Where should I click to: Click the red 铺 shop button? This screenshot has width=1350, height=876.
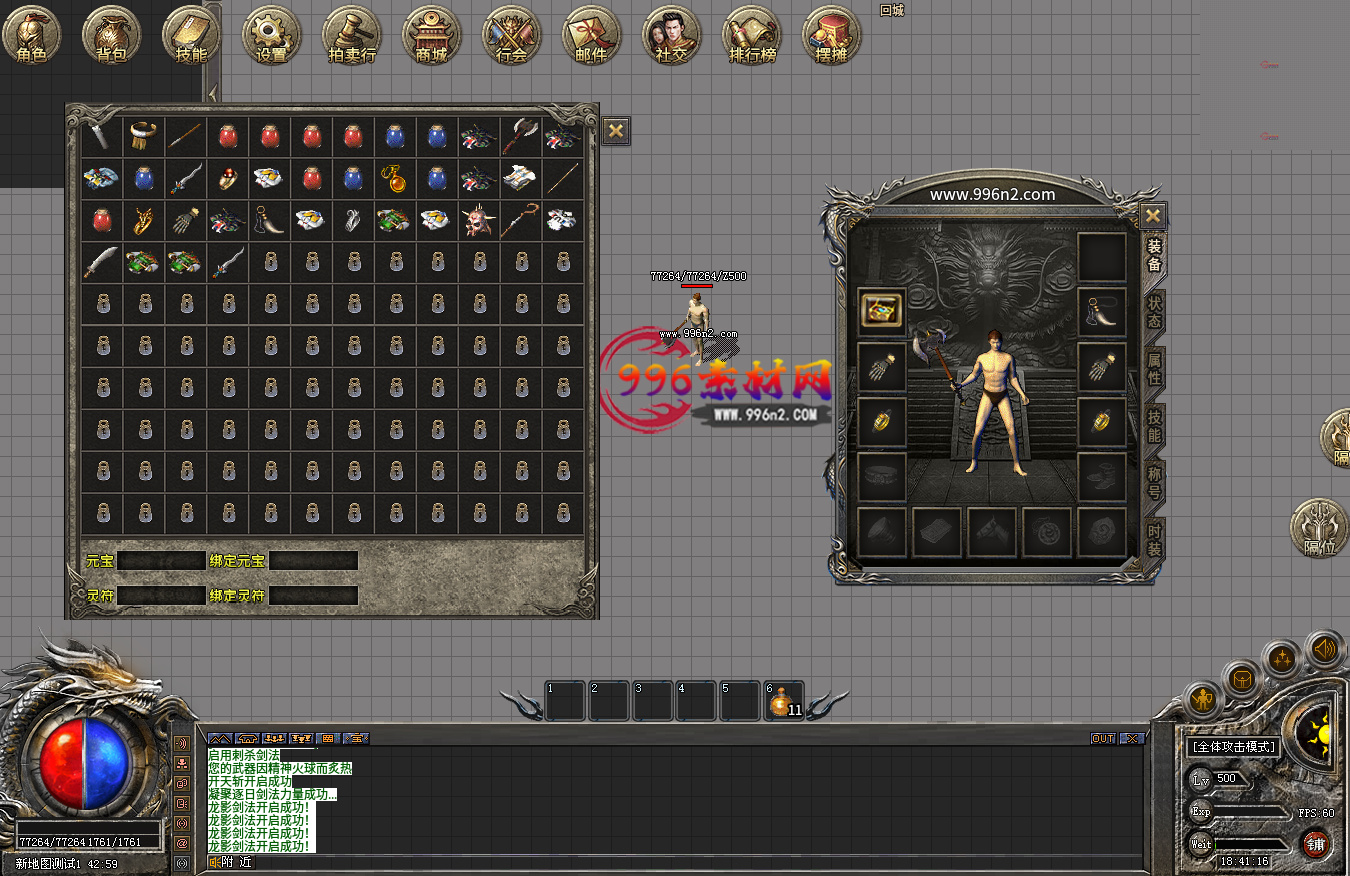[1315, 846]
